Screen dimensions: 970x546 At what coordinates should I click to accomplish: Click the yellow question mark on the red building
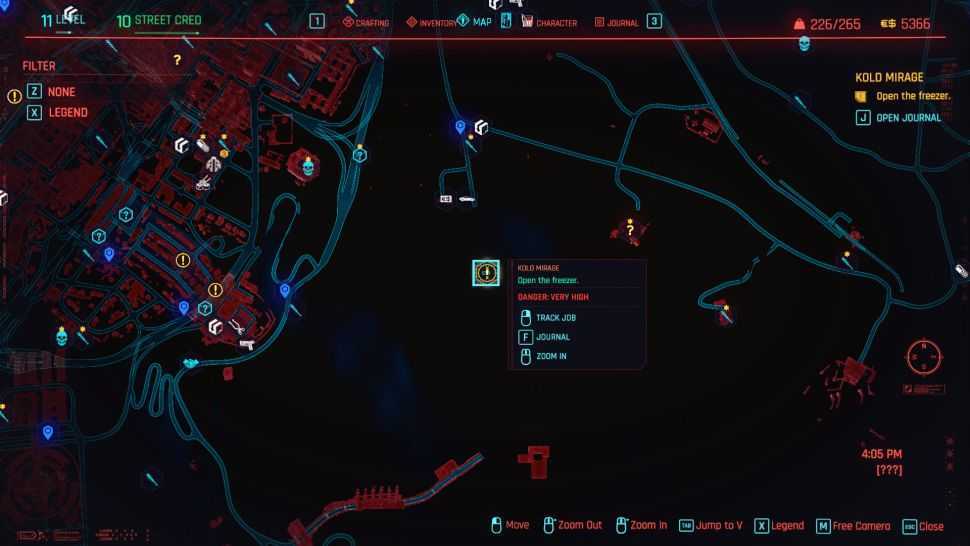tap(630, 231)
